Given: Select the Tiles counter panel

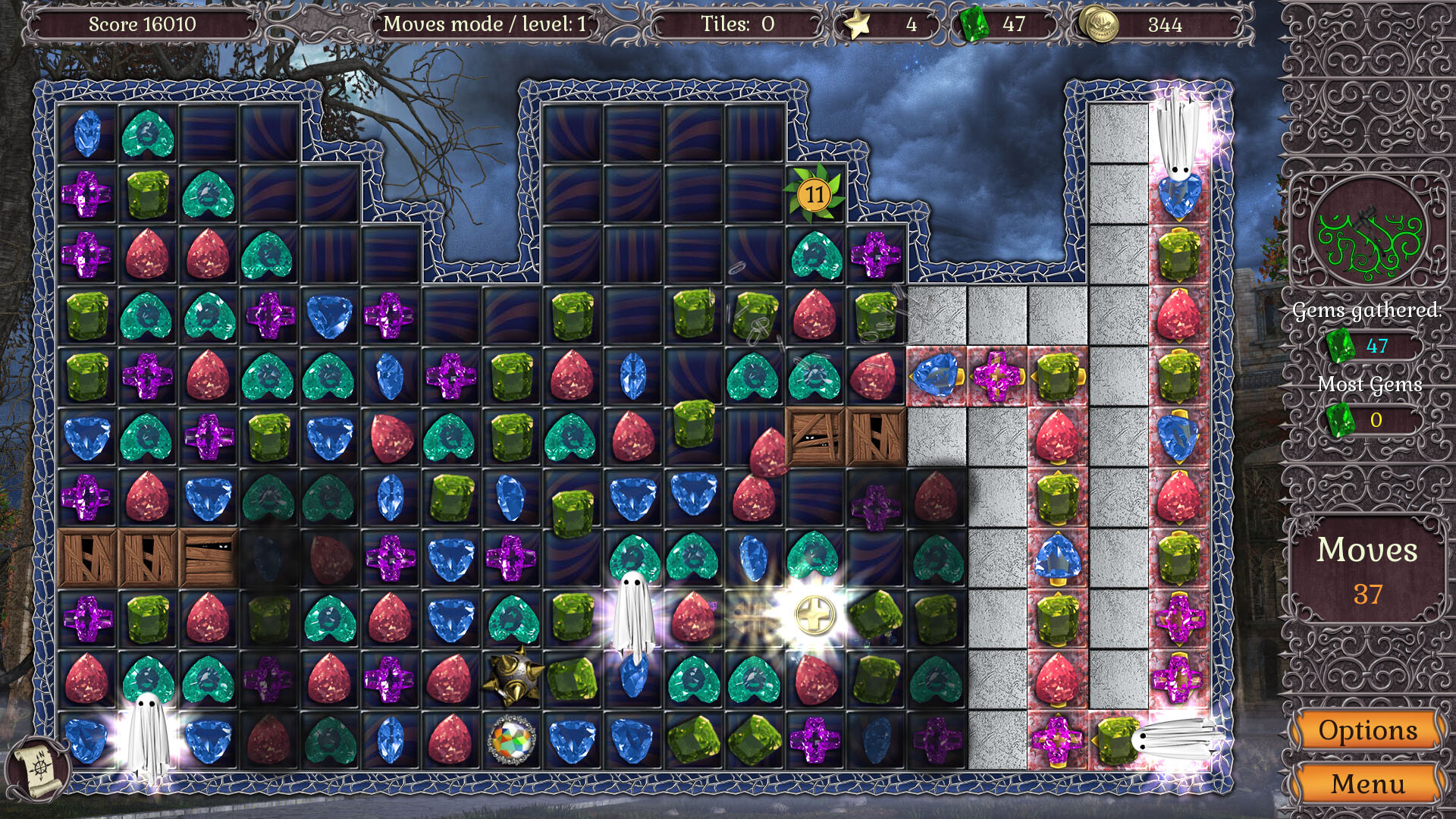Looking at the screenshot, I should tap(739, 24).
